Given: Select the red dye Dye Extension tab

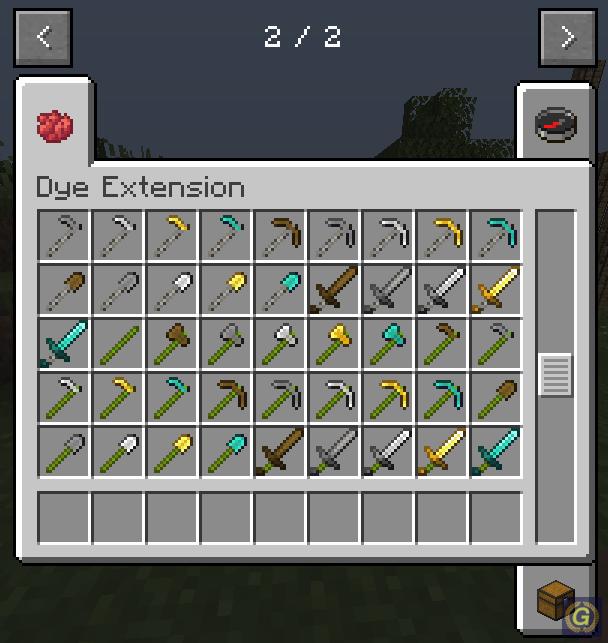Looking at the screenshot, I should [x=55, y=125].
